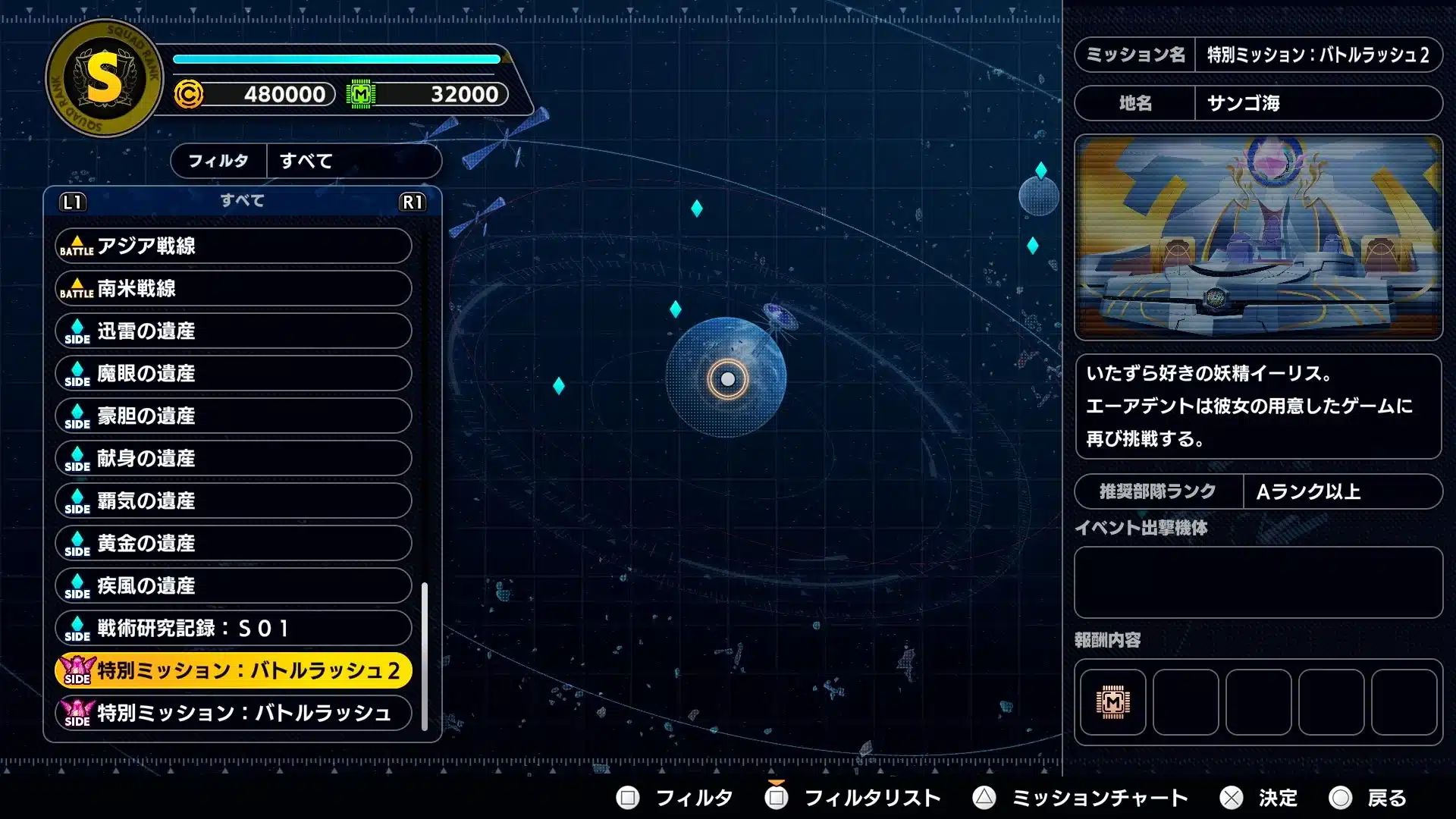Click the squad rank progress bar

click(336, 58)
